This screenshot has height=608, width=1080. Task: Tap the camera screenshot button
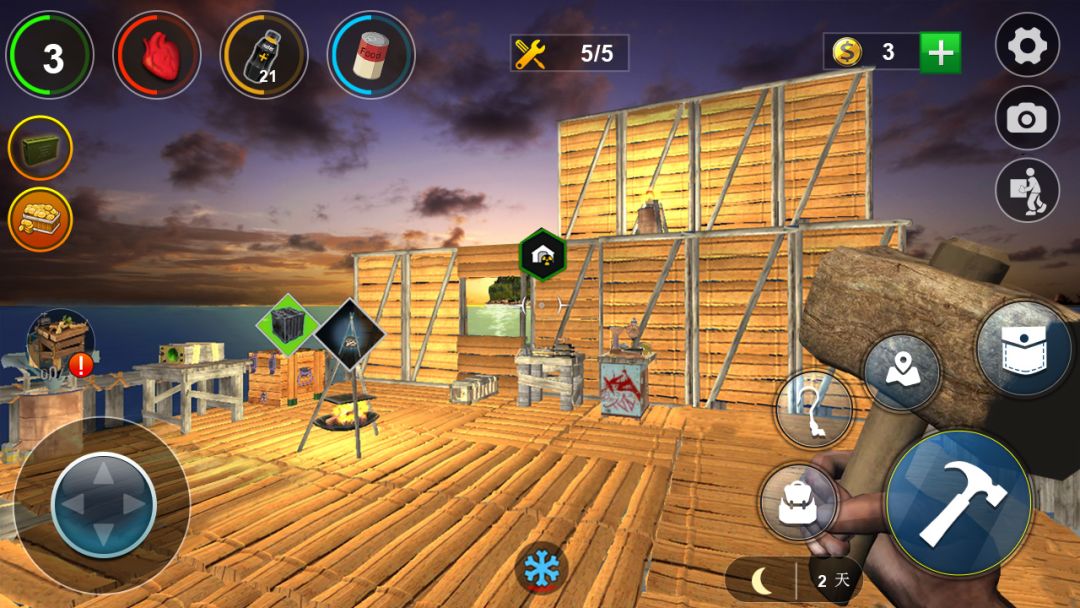(x=1027, y=119)
